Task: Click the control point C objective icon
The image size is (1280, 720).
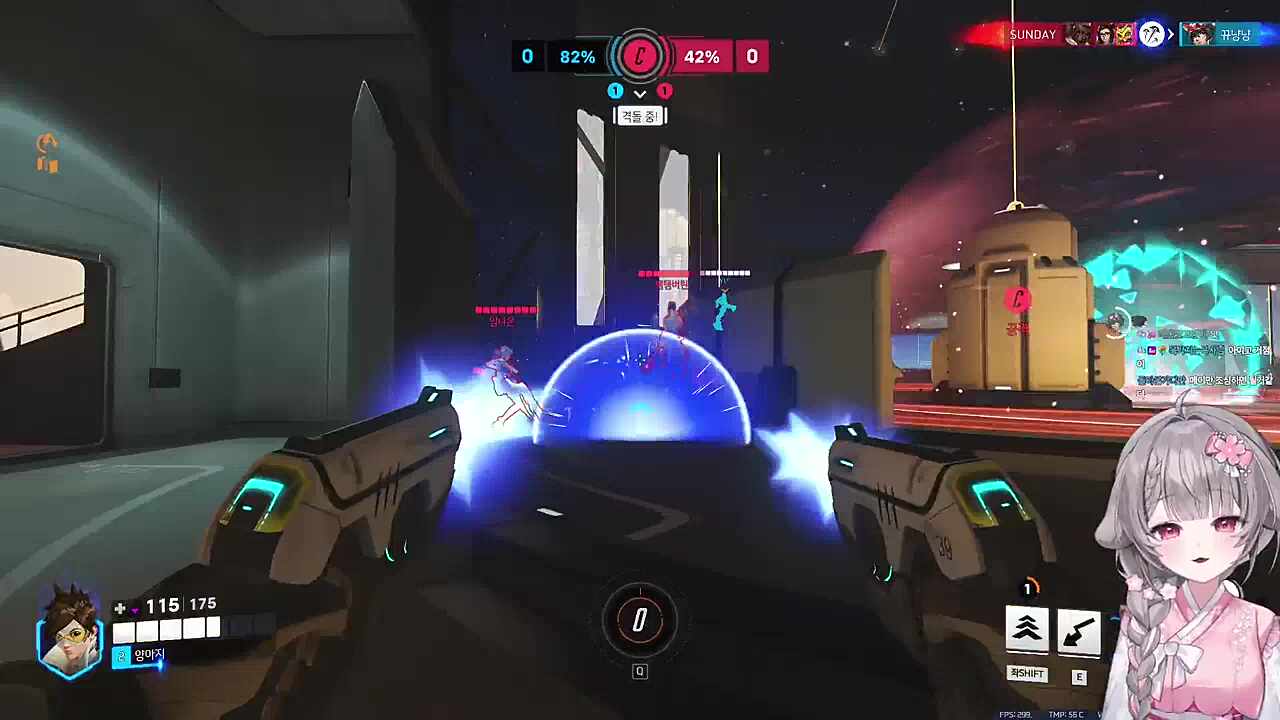Action: tap(640, 56)
